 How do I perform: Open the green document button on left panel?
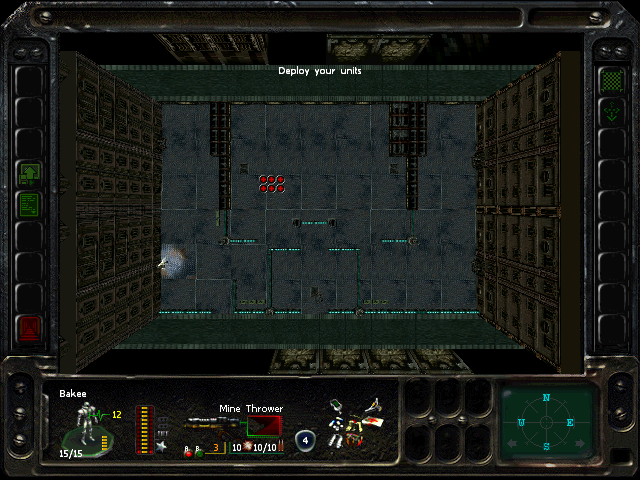coord(29,206)
